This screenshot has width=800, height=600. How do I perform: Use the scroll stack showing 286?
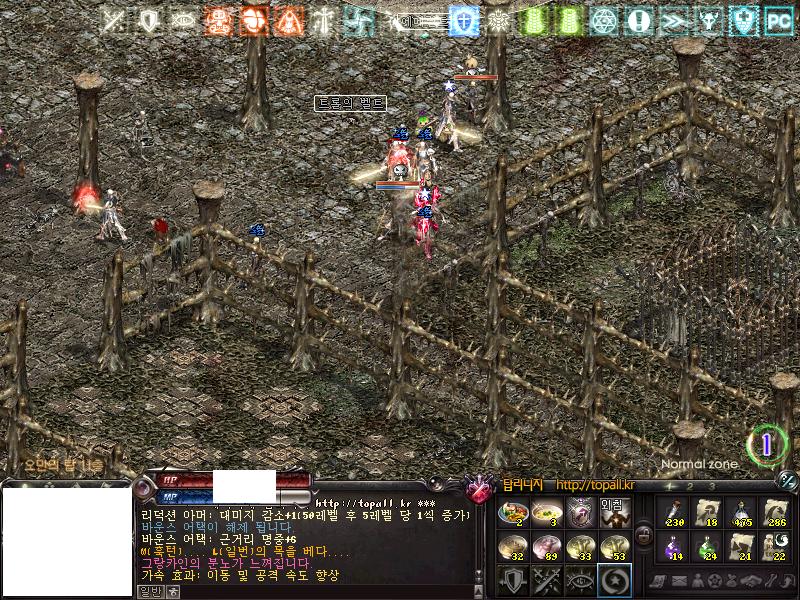(x=776, y=513)
